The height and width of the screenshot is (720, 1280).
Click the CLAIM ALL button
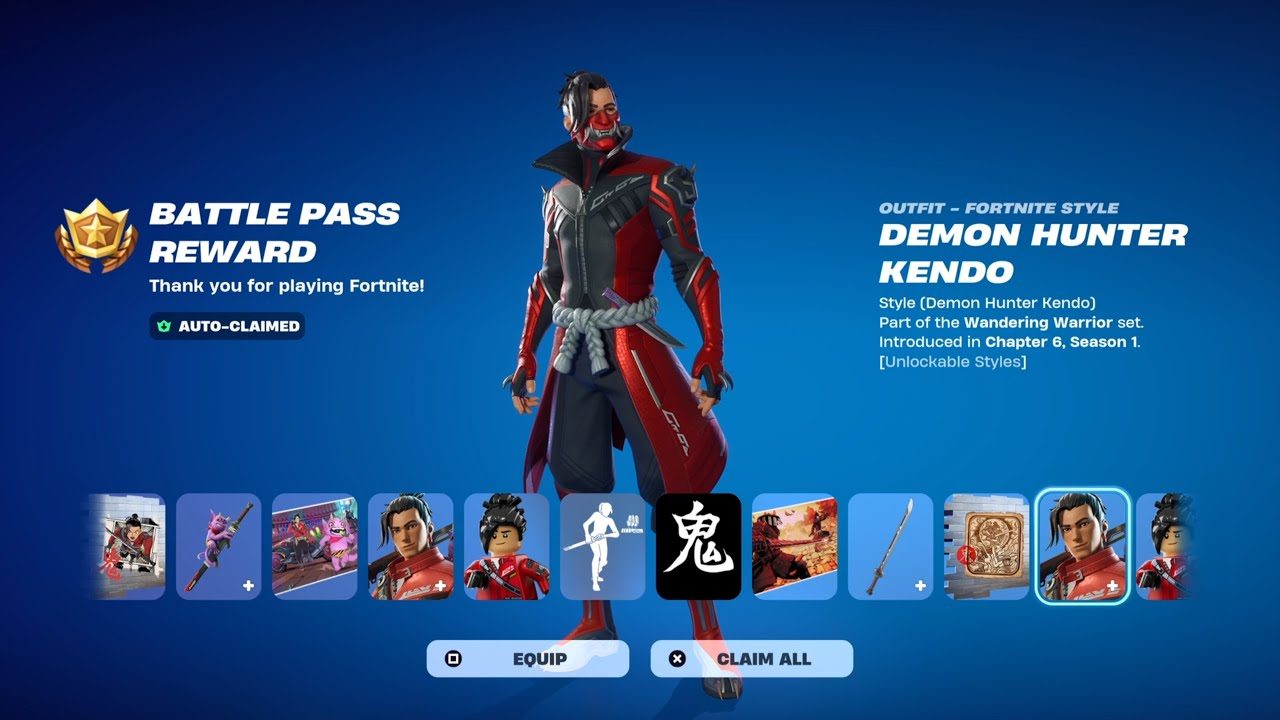click(x=752, y=658)
